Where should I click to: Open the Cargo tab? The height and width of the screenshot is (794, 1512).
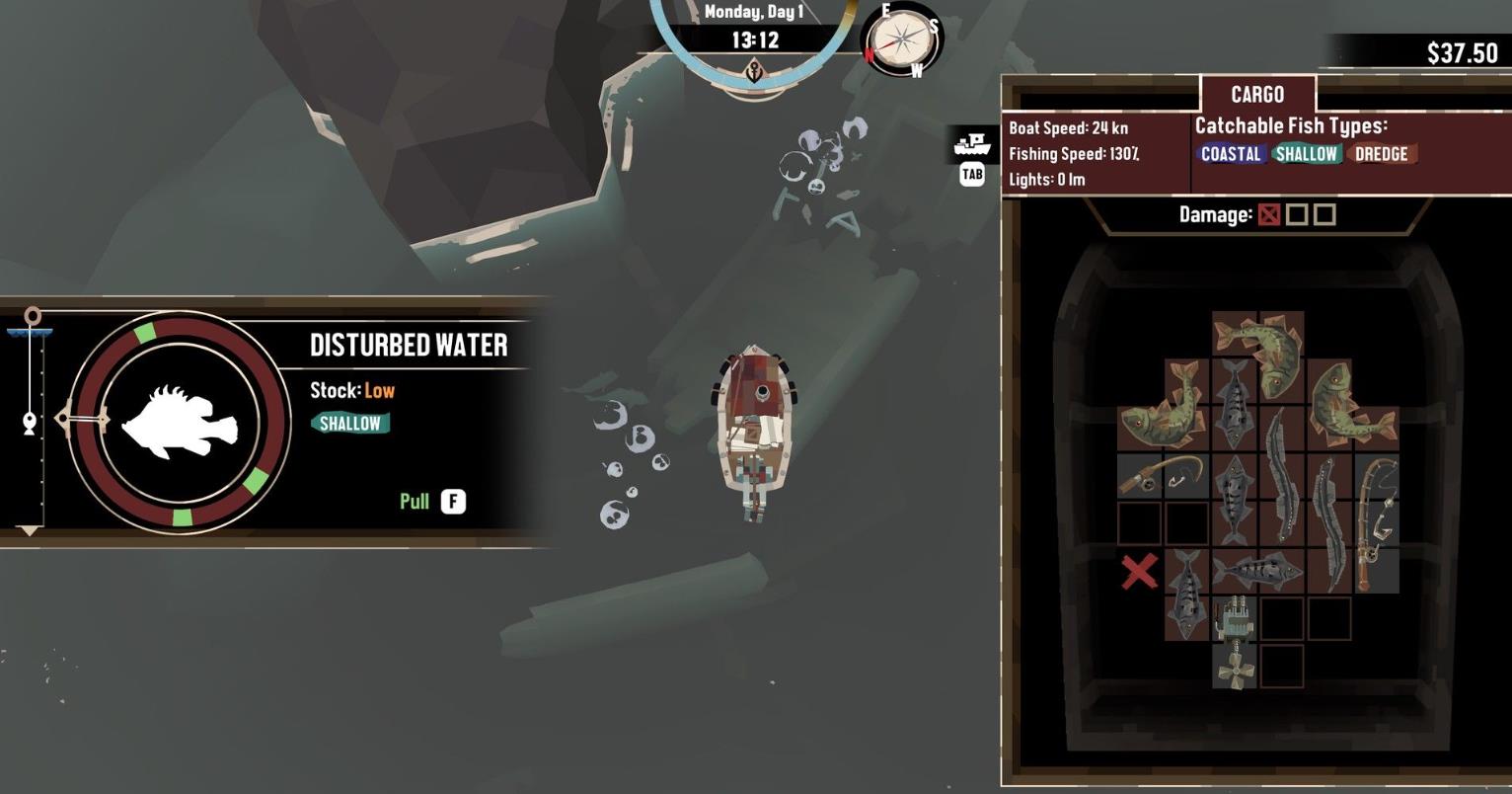click(x=1257, y=95)
